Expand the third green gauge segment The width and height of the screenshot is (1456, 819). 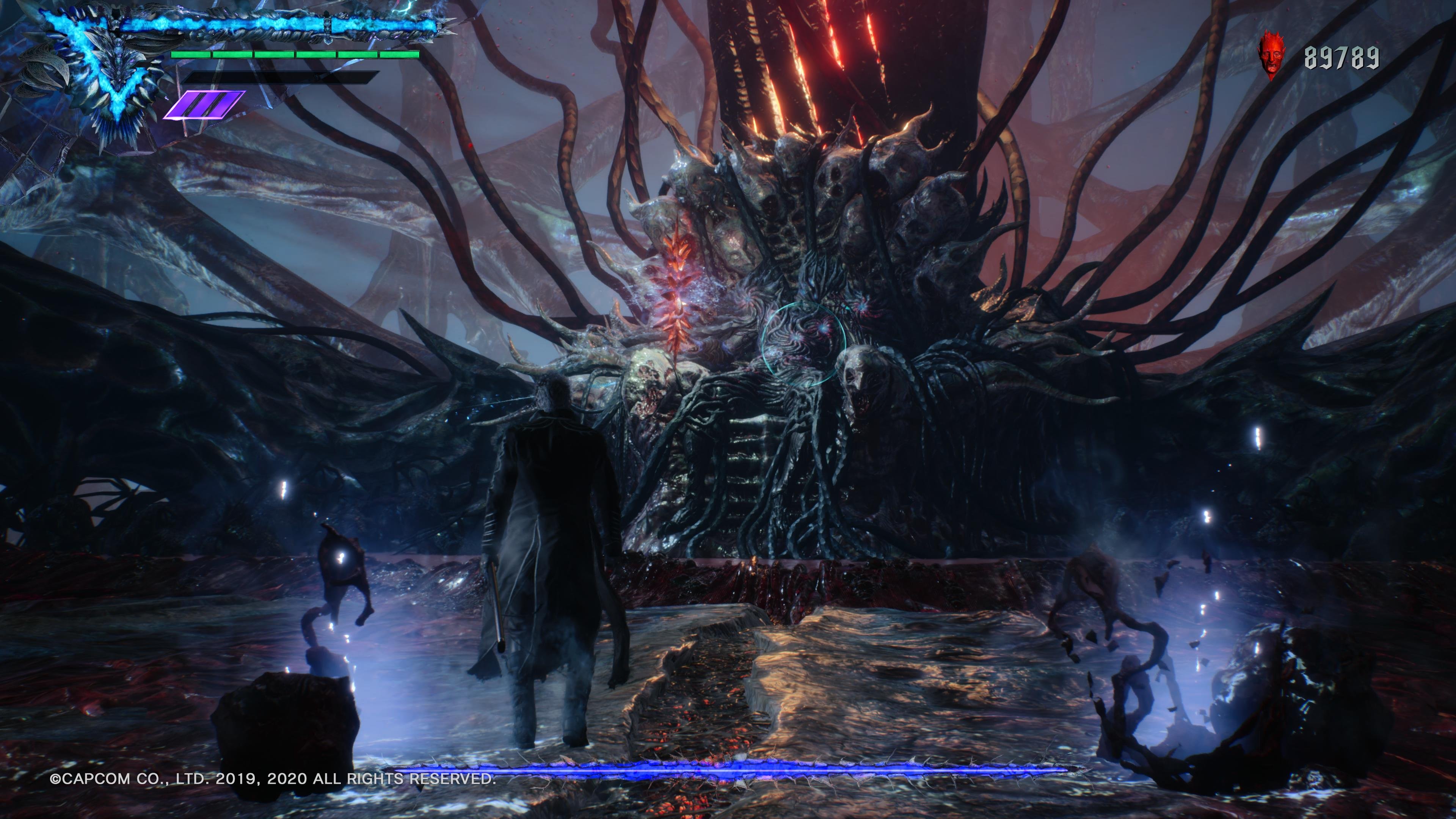[x=274, y=54]
